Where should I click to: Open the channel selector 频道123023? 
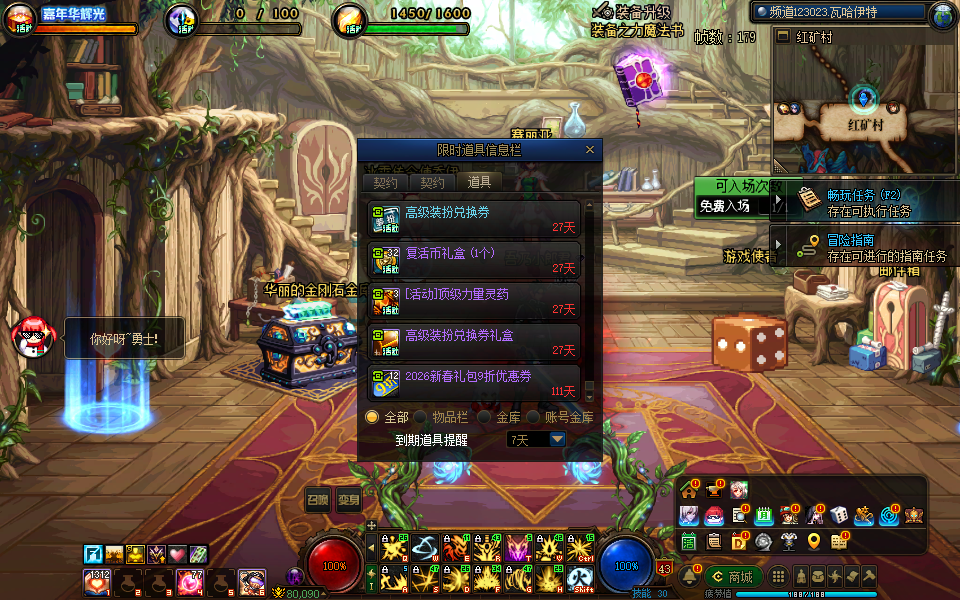(840, 12)
